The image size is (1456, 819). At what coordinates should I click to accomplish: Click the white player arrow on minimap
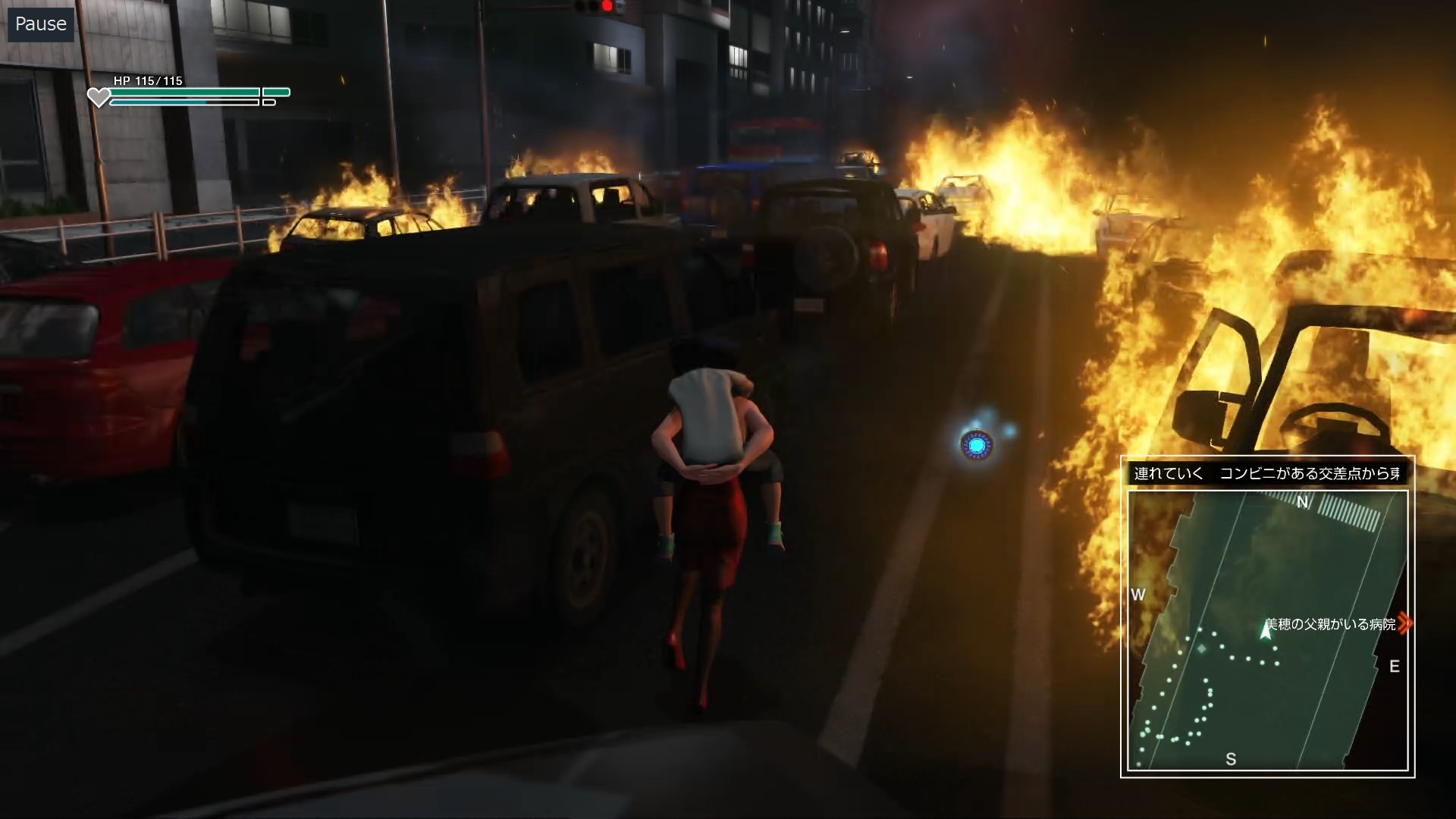tap(1265, 630)
